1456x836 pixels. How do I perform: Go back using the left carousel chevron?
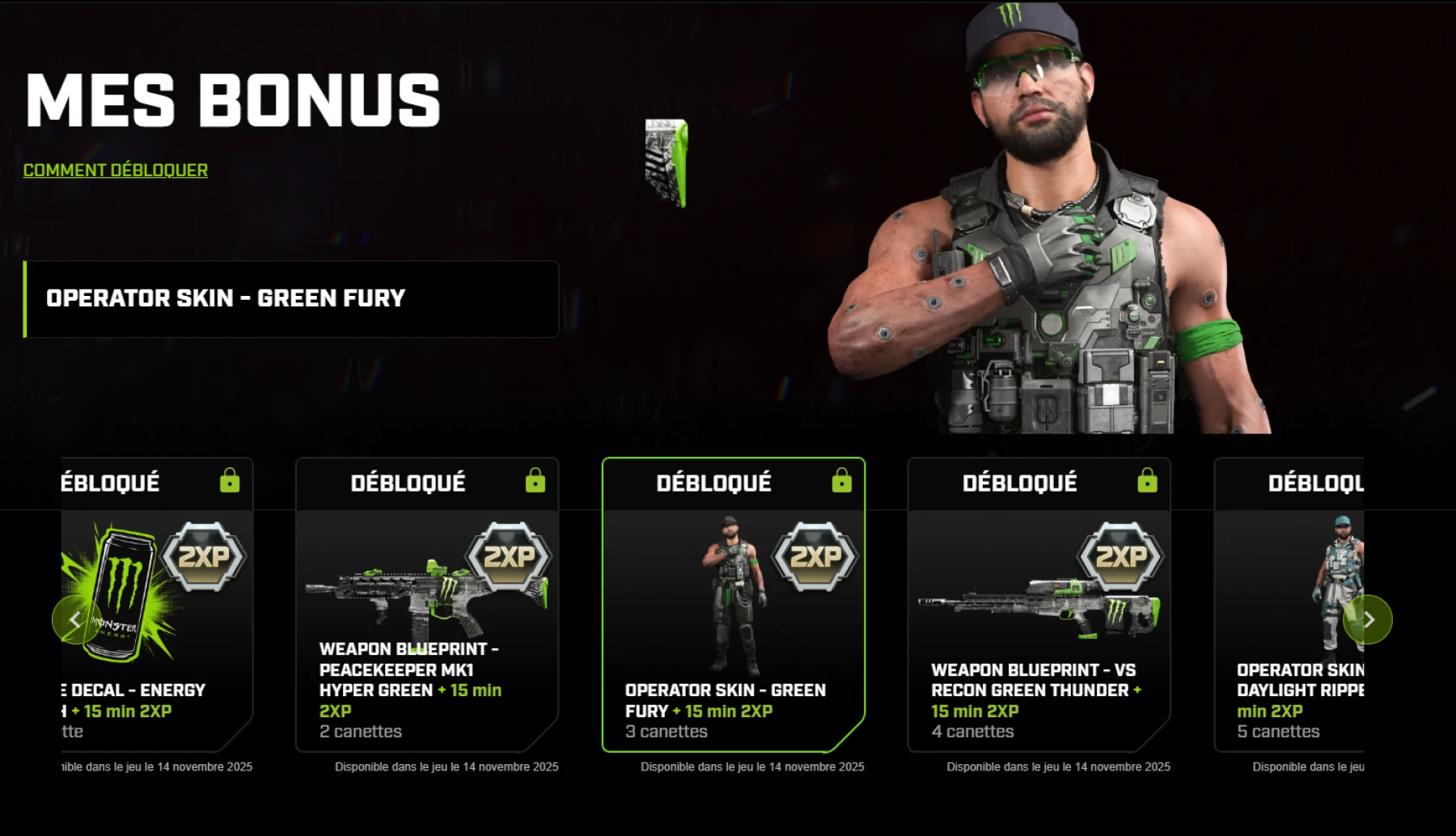pos(75,619)
